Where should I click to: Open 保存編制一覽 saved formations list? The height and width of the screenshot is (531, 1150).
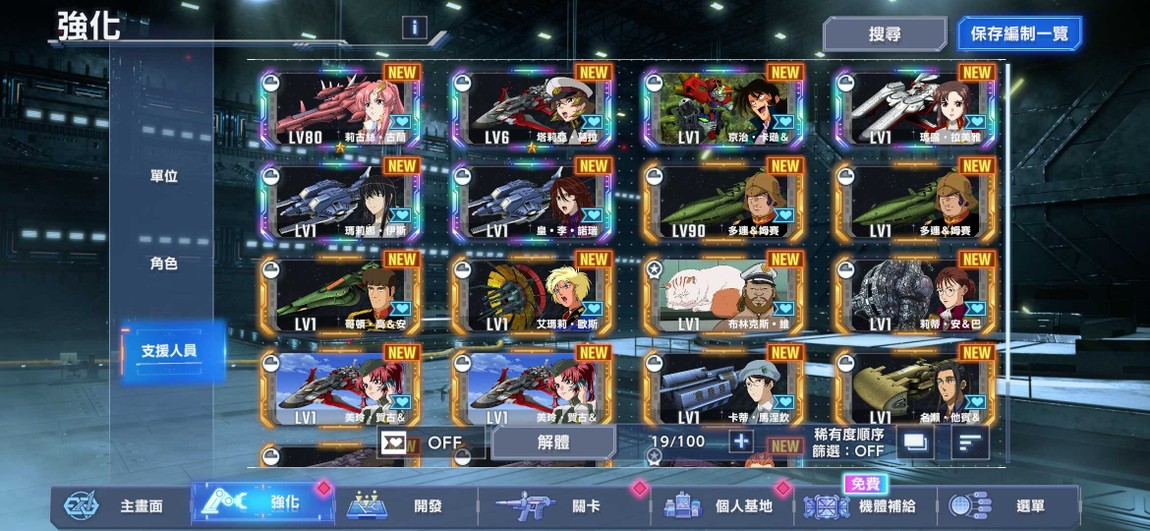coord(1018,34)
